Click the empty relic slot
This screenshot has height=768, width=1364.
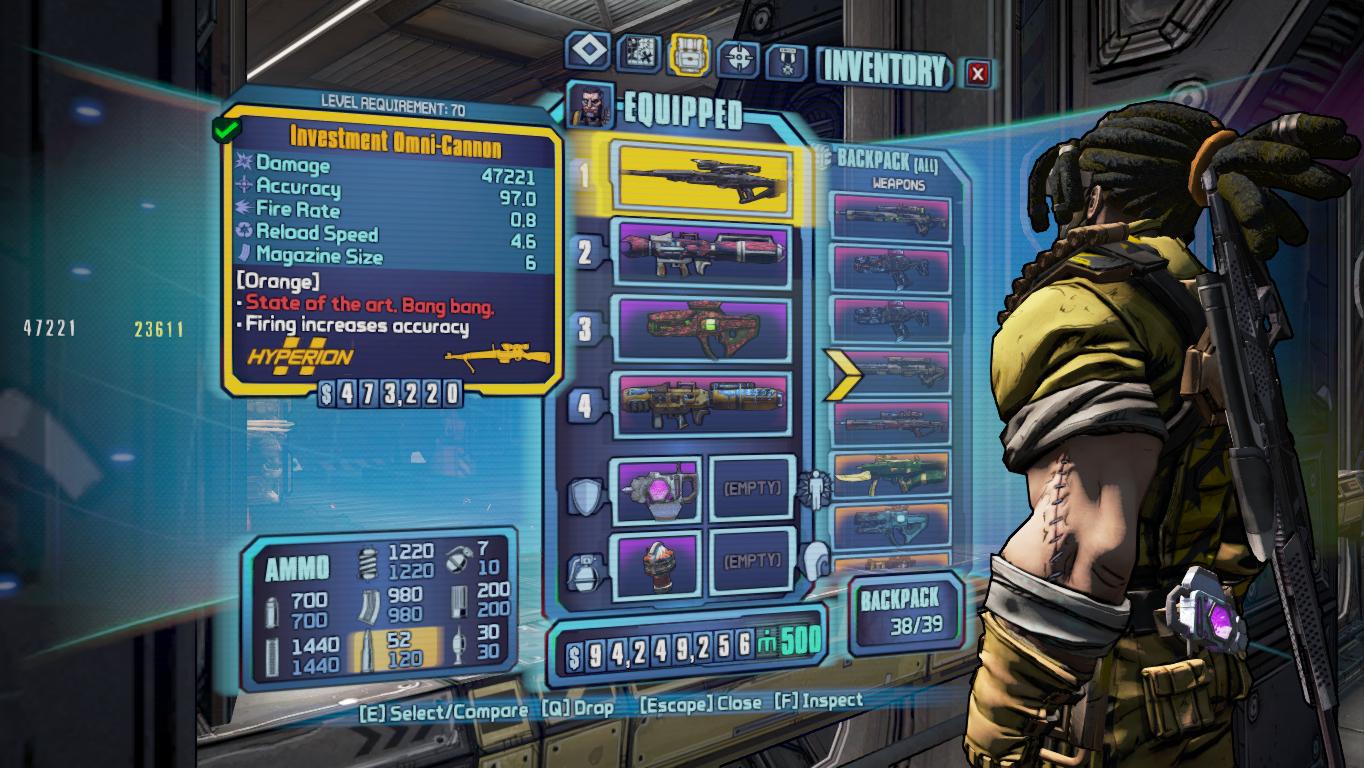tap(751, 561)
